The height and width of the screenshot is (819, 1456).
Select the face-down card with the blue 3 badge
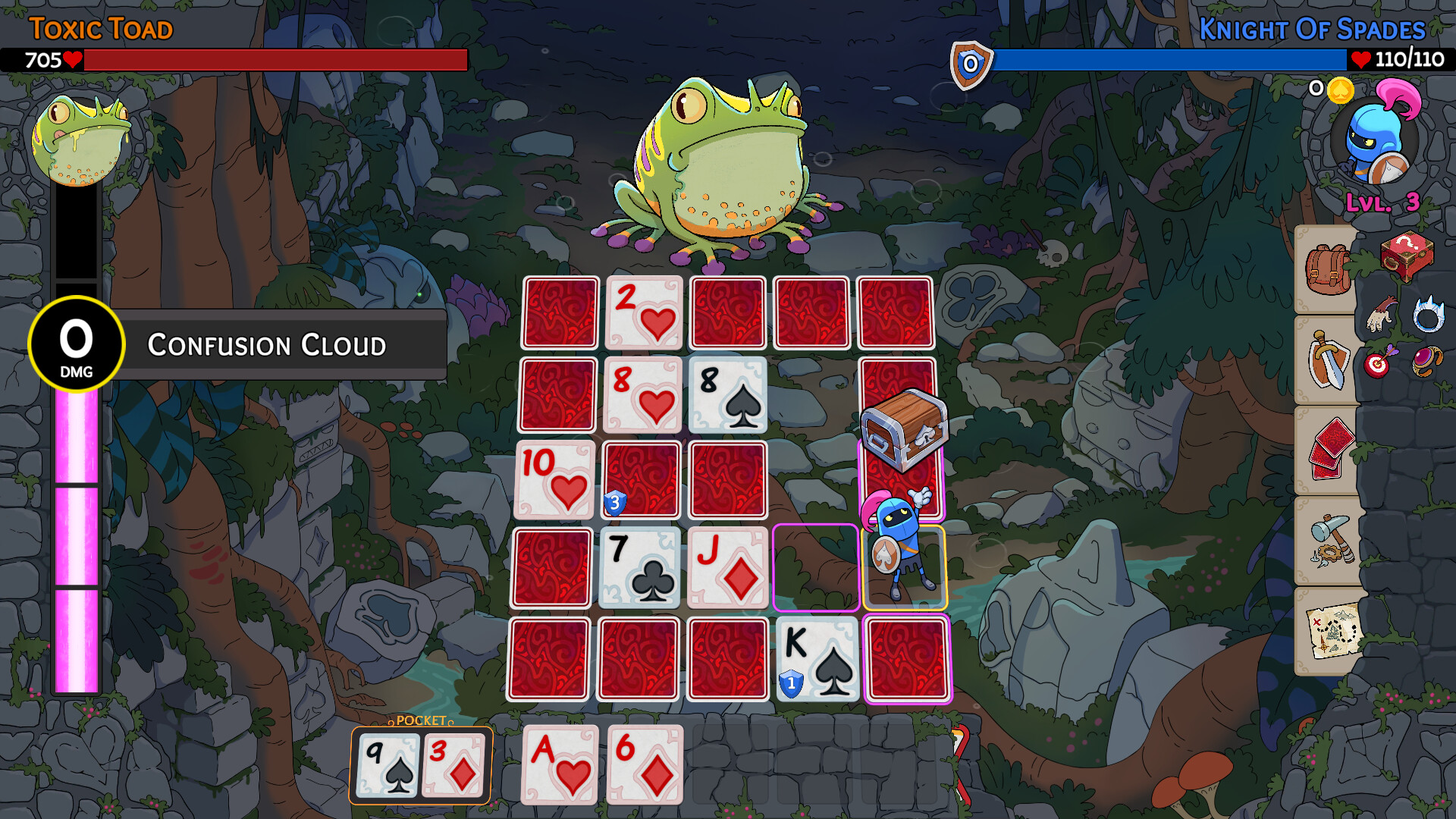pos(641,480)
